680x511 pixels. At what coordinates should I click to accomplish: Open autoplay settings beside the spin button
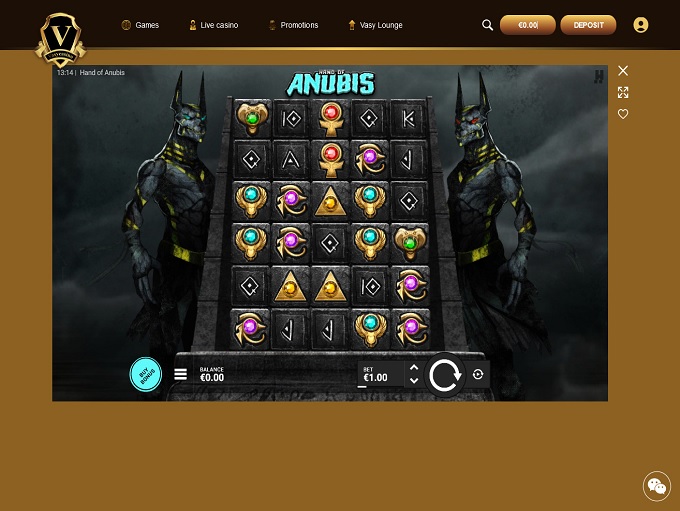pyautogui.click(x=478, y=374)
